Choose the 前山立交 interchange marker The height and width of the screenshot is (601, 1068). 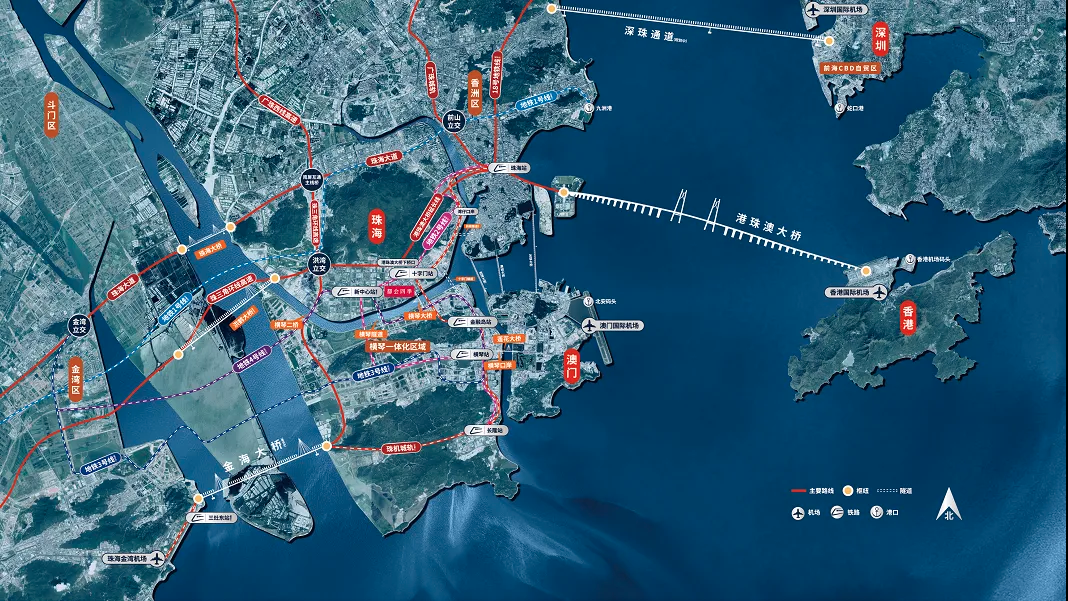click(455, 120)
